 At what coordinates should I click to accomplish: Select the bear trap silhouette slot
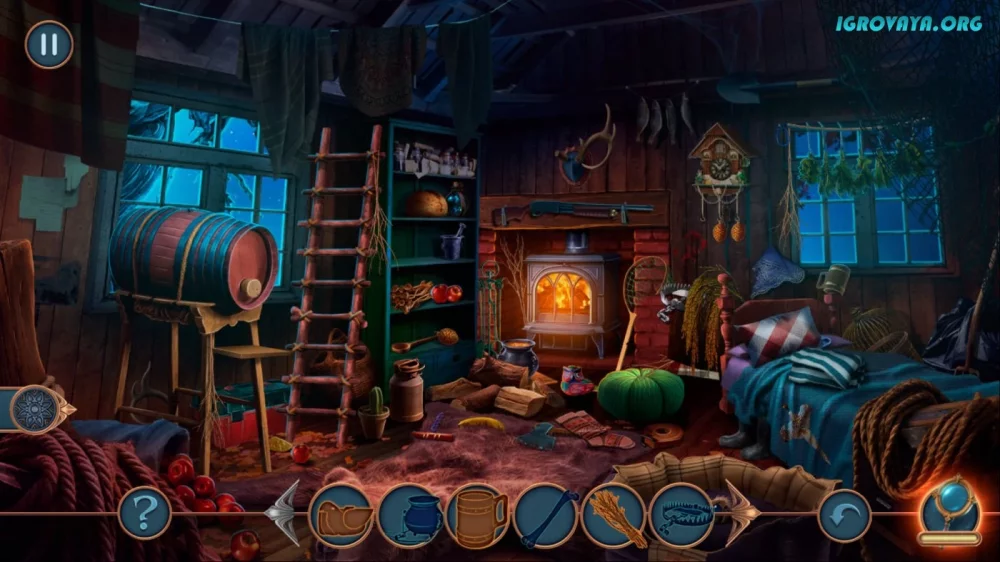[x=681, y=515]
